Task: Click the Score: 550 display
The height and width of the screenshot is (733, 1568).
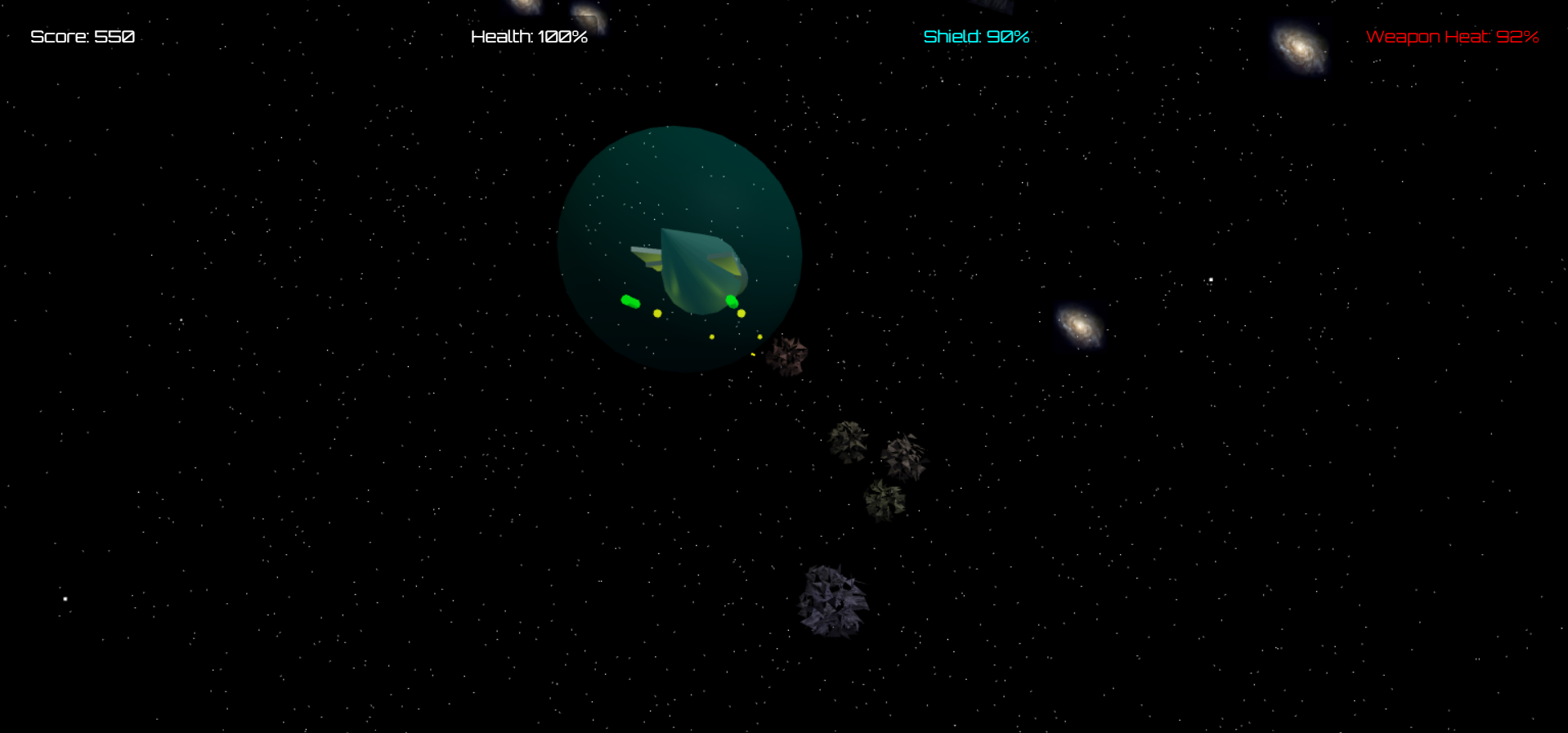Action: click(x=82, y=37)
